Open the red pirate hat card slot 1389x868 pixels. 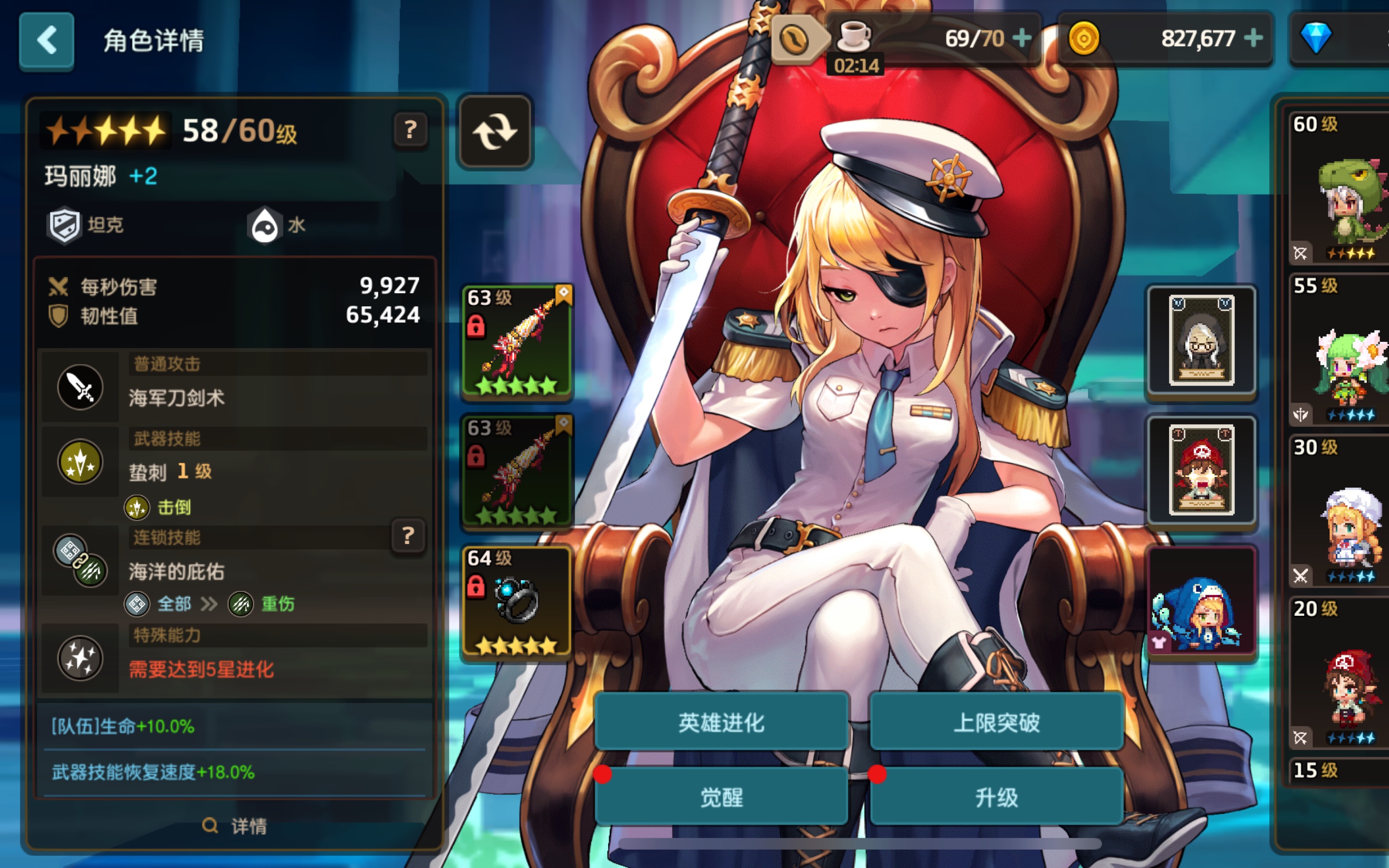pyautogui.click(x=1201, y=471)
